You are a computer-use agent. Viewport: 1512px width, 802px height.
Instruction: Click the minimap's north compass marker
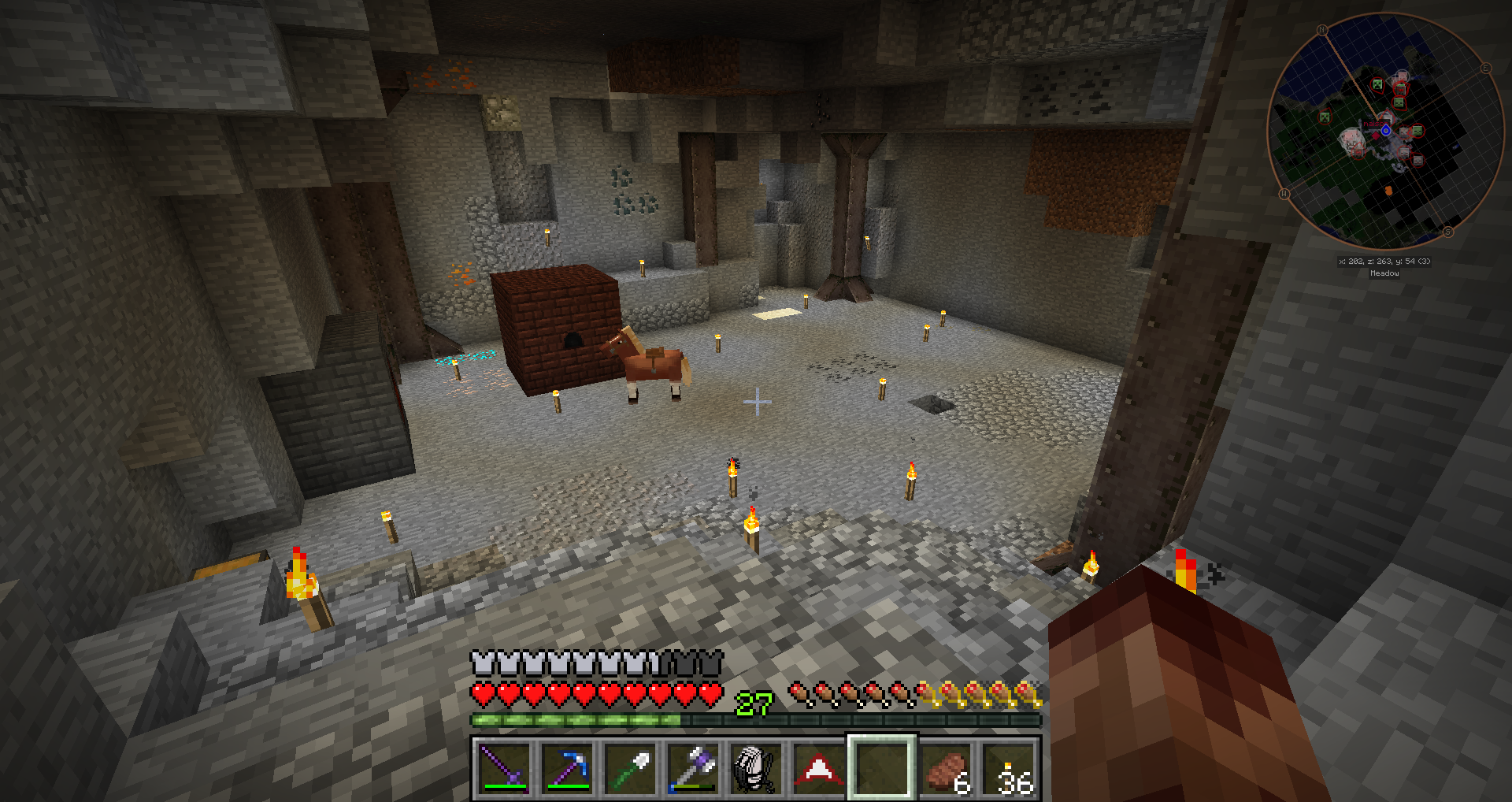click(1322, 30)
